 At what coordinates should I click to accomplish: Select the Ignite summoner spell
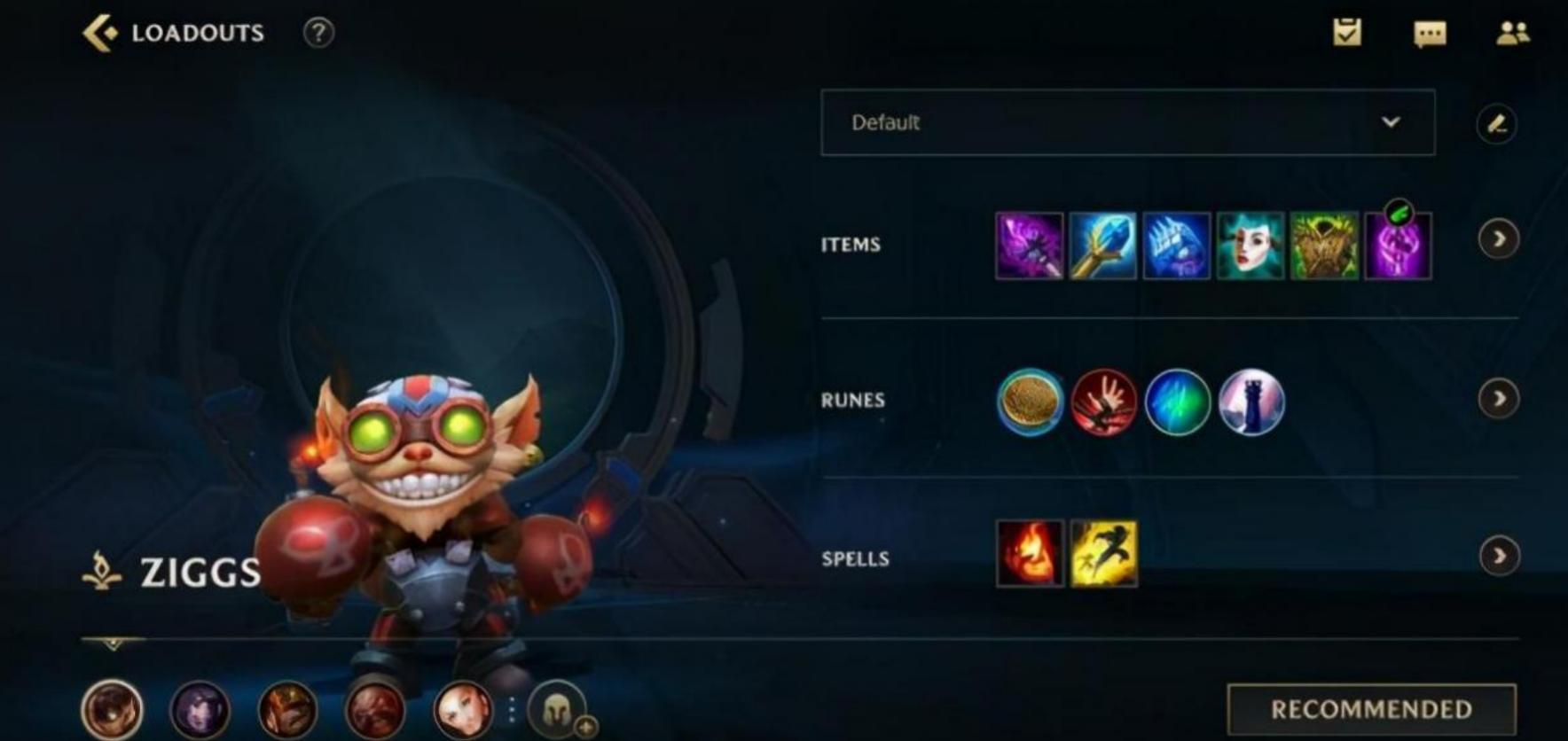[x=1030, y=553]
